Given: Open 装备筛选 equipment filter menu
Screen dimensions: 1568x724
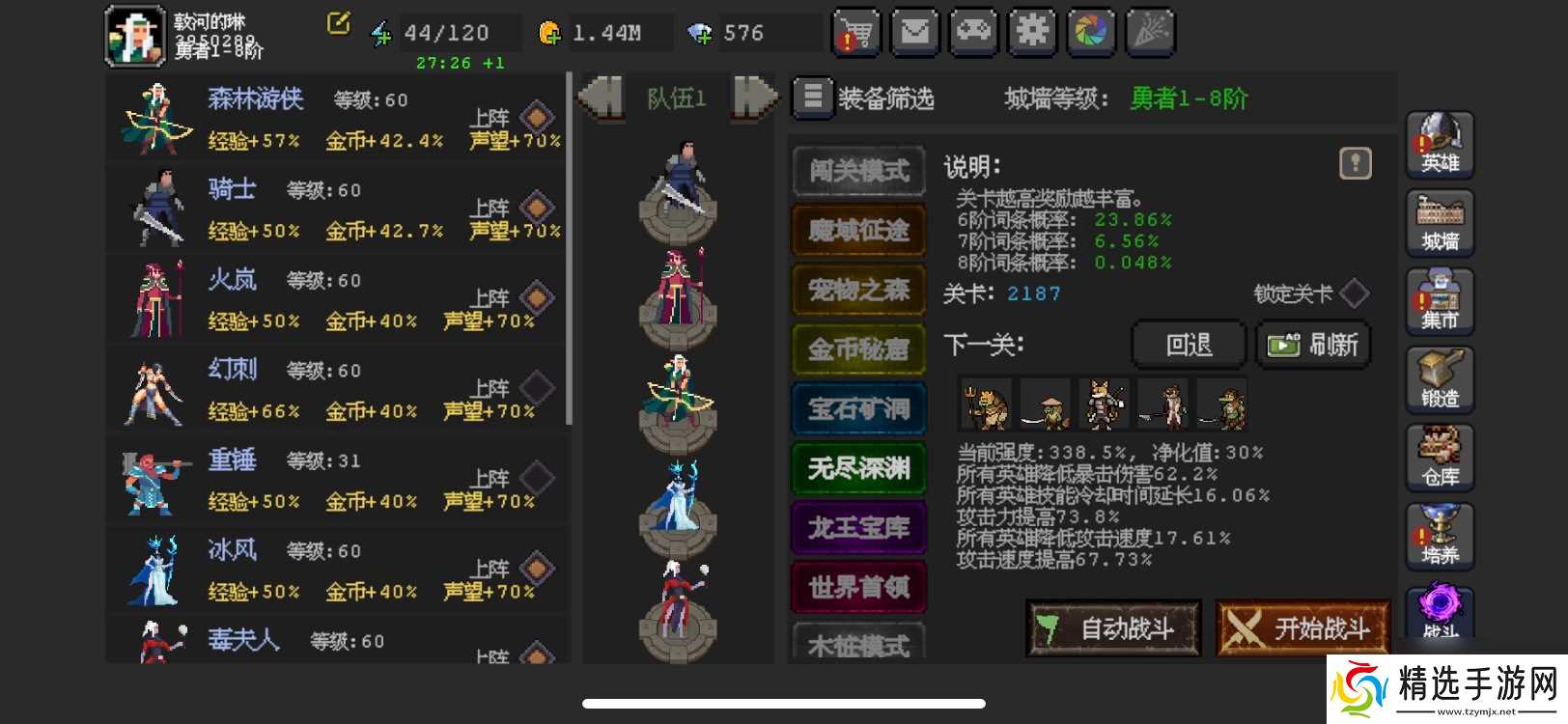Looking at the screenshot, I should tap(812, 97).
